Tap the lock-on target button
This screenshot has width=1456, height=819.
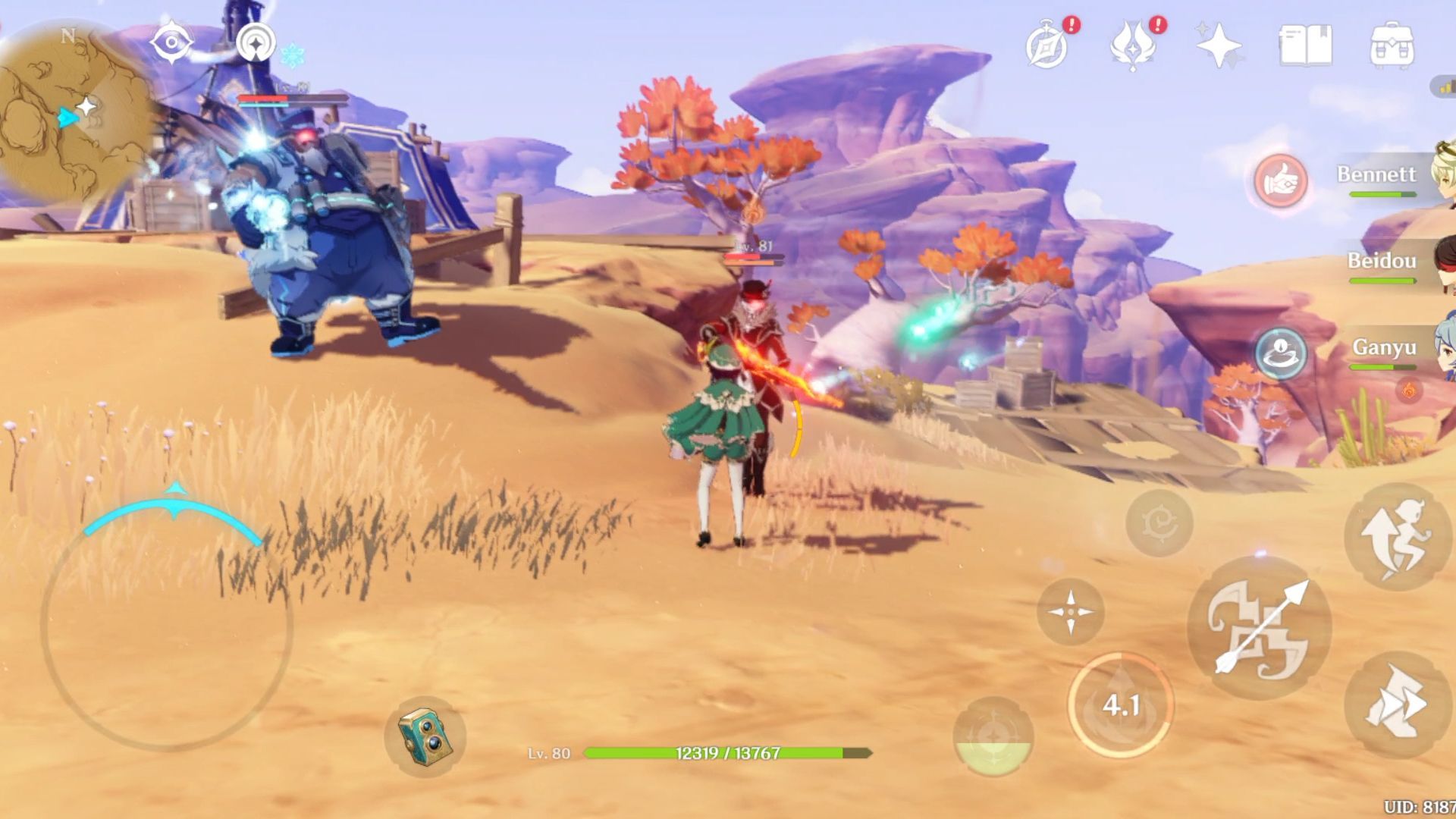pyautogui.click(x=1159, y=522)
